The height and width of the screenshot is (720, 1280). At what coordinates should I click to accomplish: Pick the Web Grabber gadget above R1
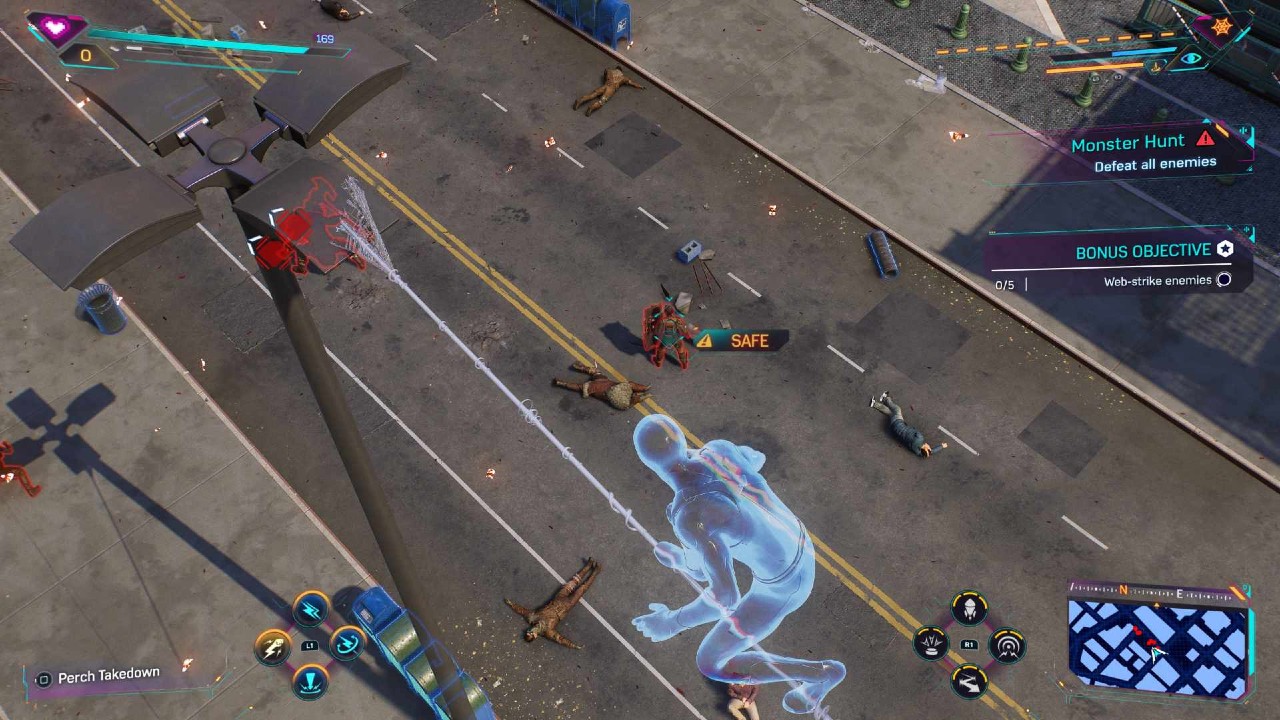pos(970,607)
